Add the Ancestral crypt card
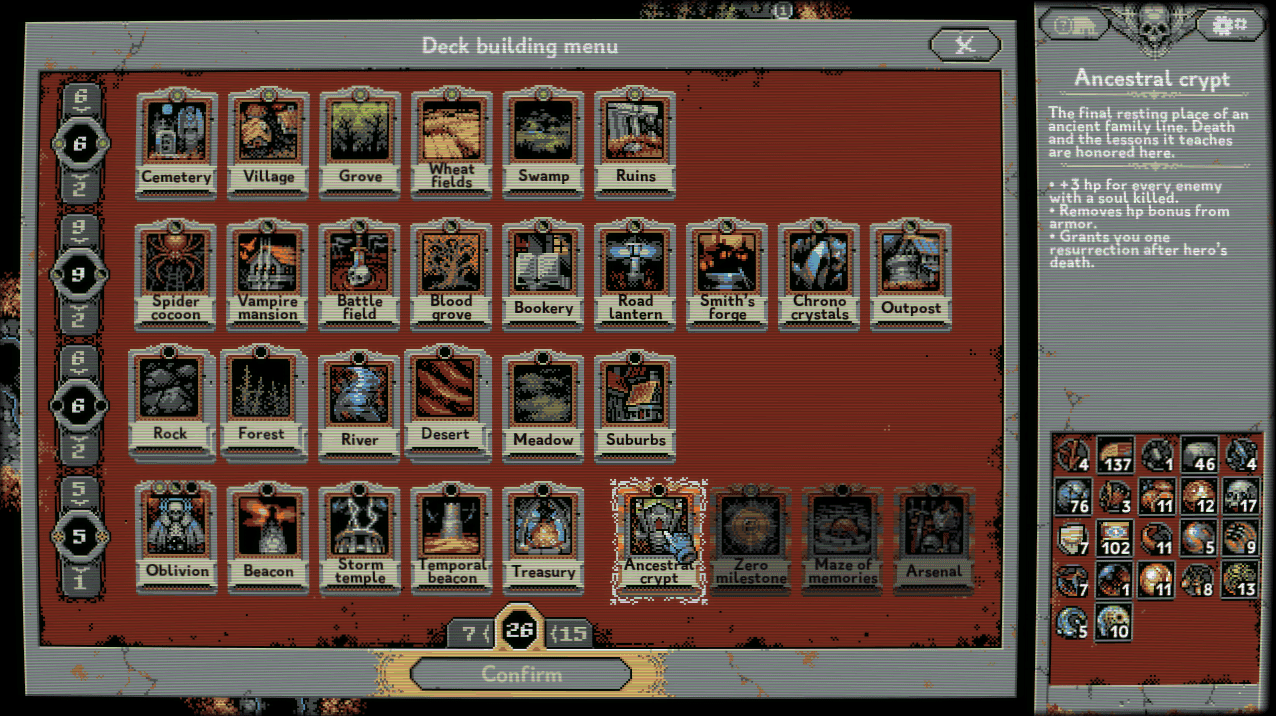The width and height of the screenshot is (1276, 716). pos(659,538)
